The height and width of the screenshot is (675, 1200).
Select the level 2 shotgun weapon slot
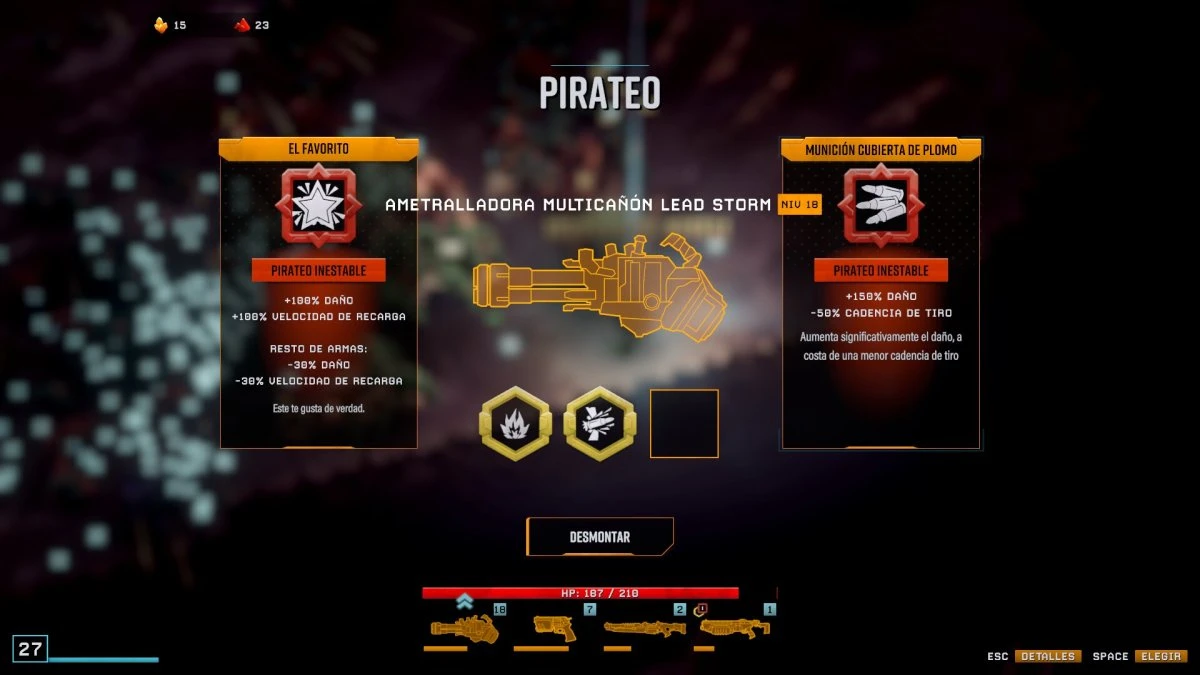tap(643, 628)
